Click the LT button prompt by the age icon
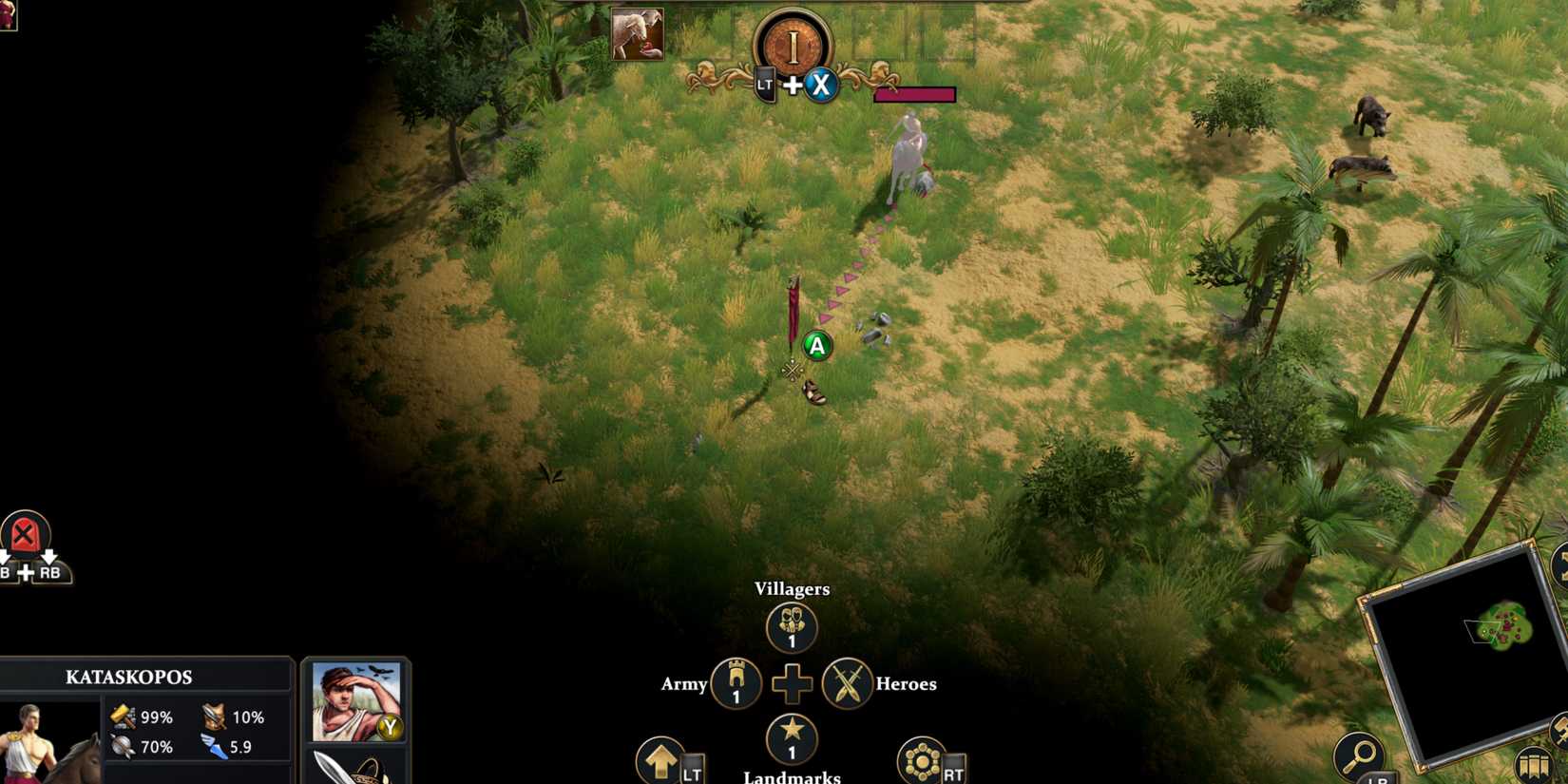The image size is (1568, 784). tap(764, 86)
